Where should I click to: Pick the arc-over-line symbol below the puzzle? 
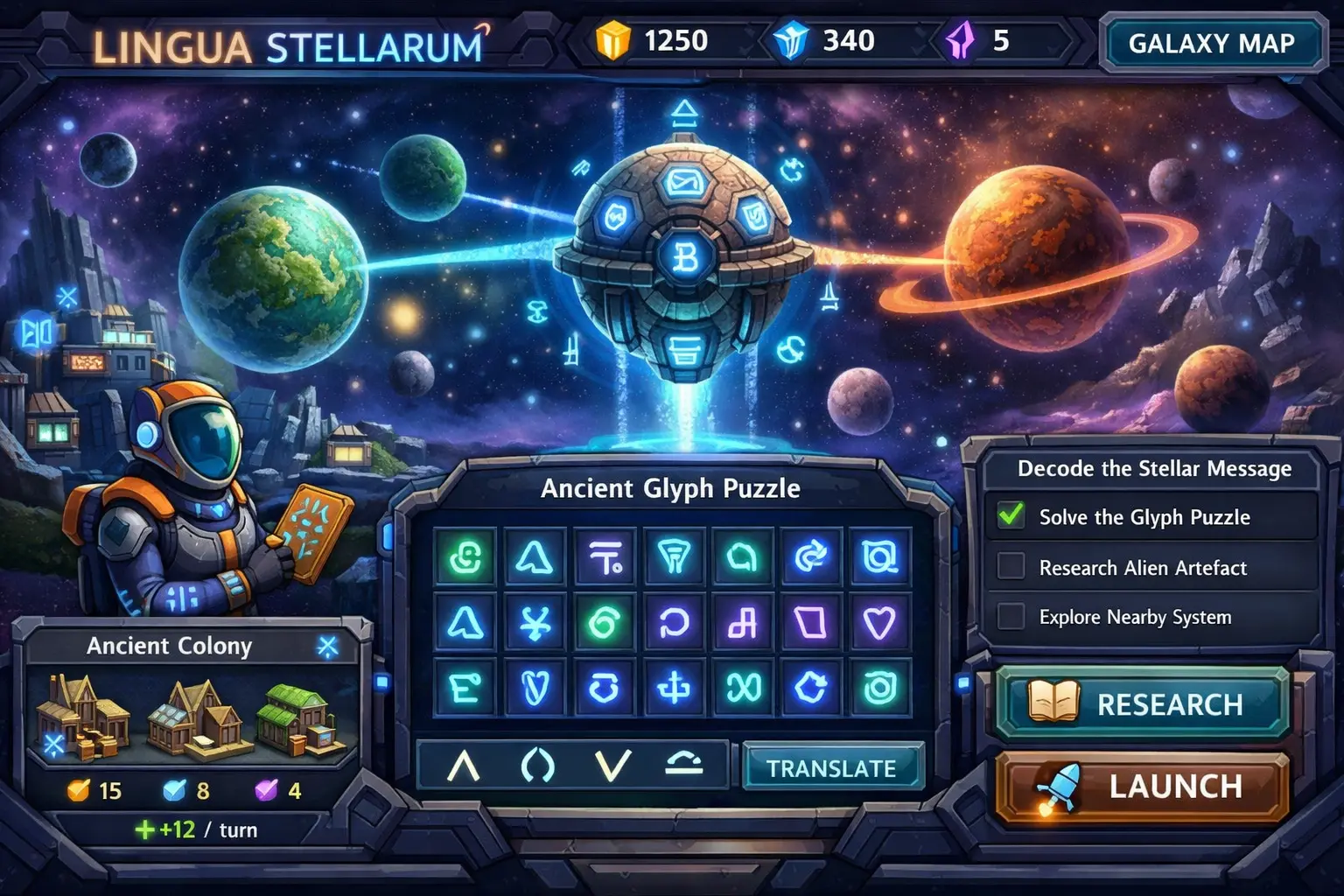coord(683,765)
